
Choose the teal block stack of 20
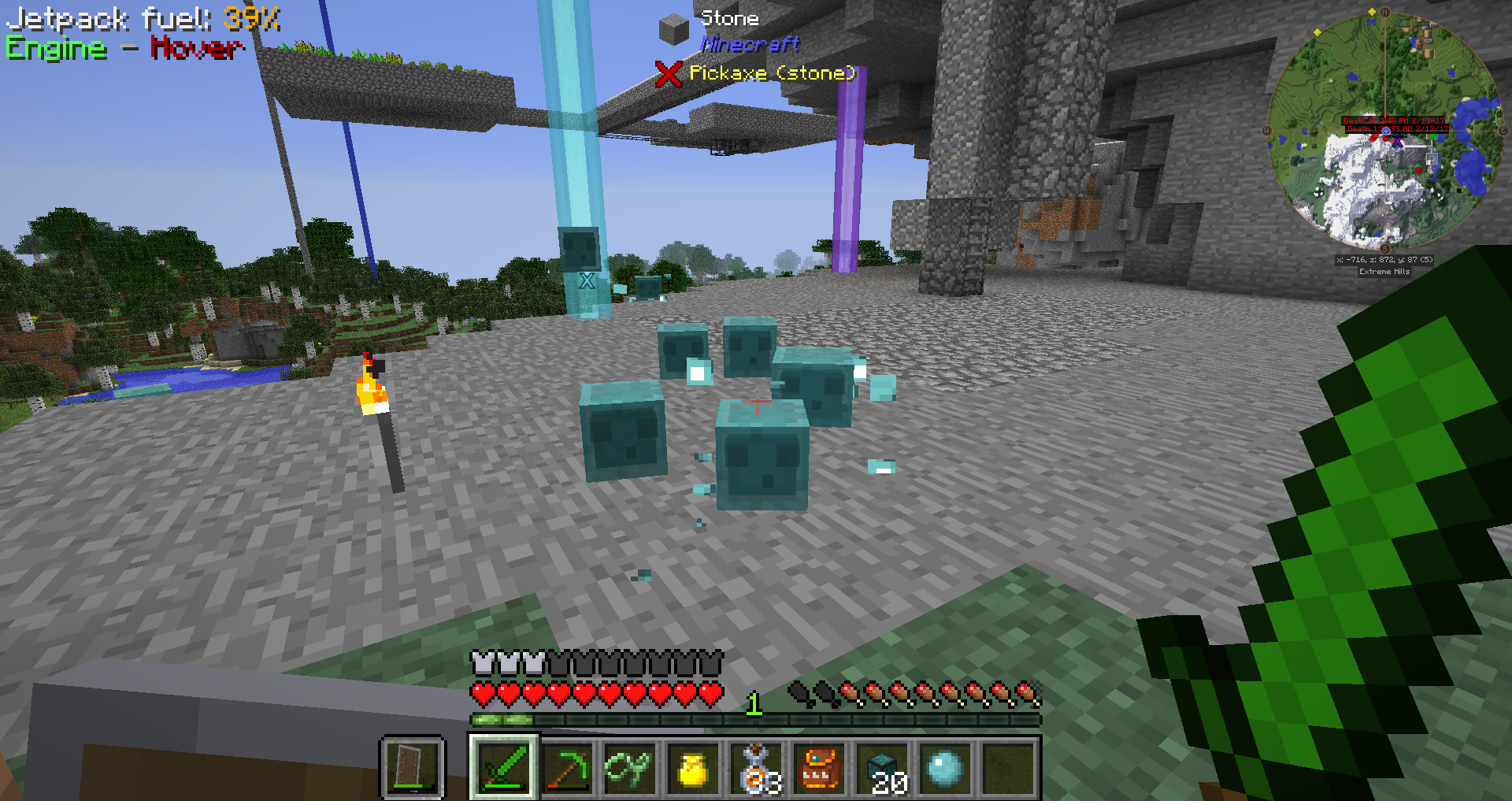[x=883, y=767]
